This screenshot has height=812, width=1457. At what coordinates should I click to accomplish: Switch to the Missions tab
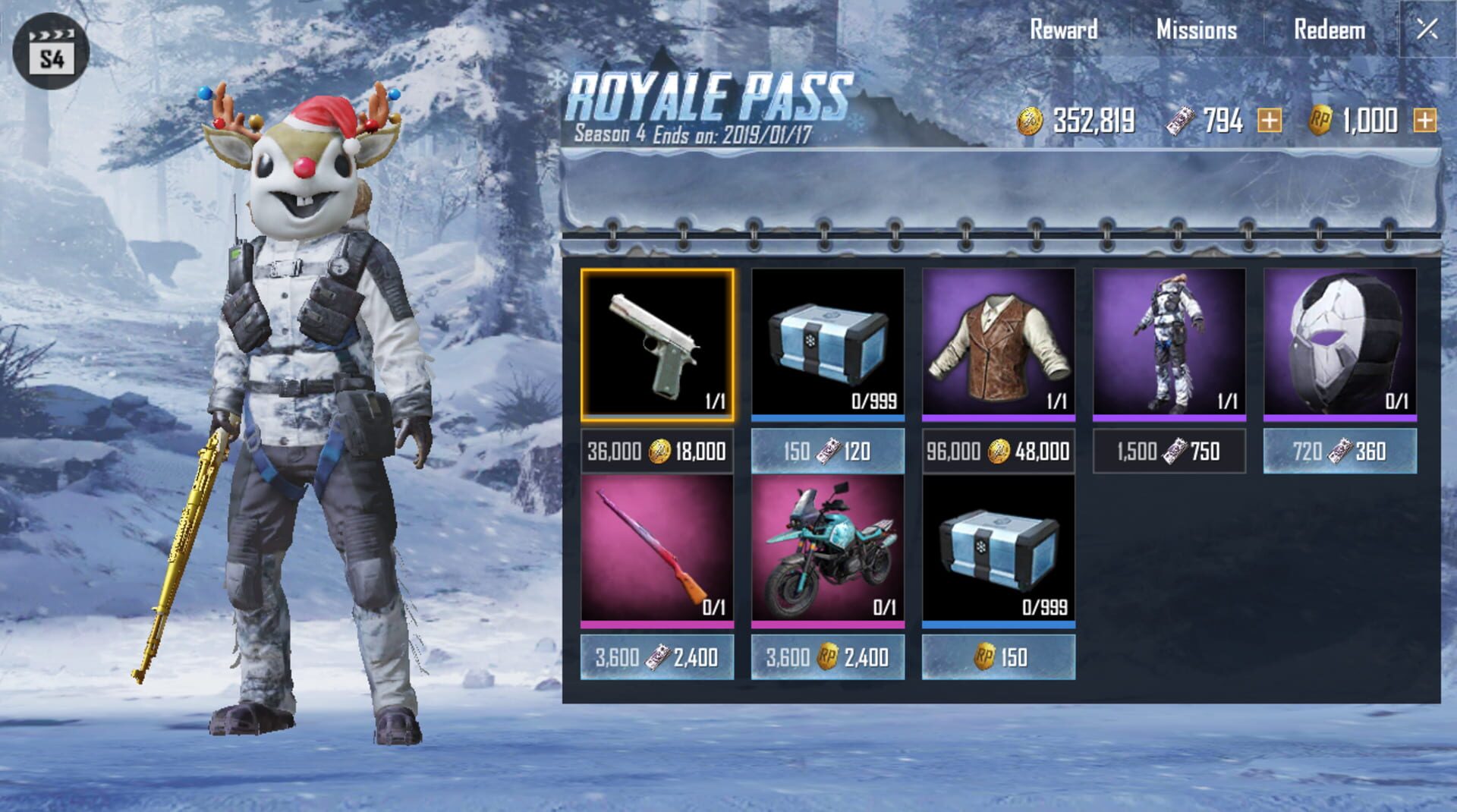[x=1195, y=30]
